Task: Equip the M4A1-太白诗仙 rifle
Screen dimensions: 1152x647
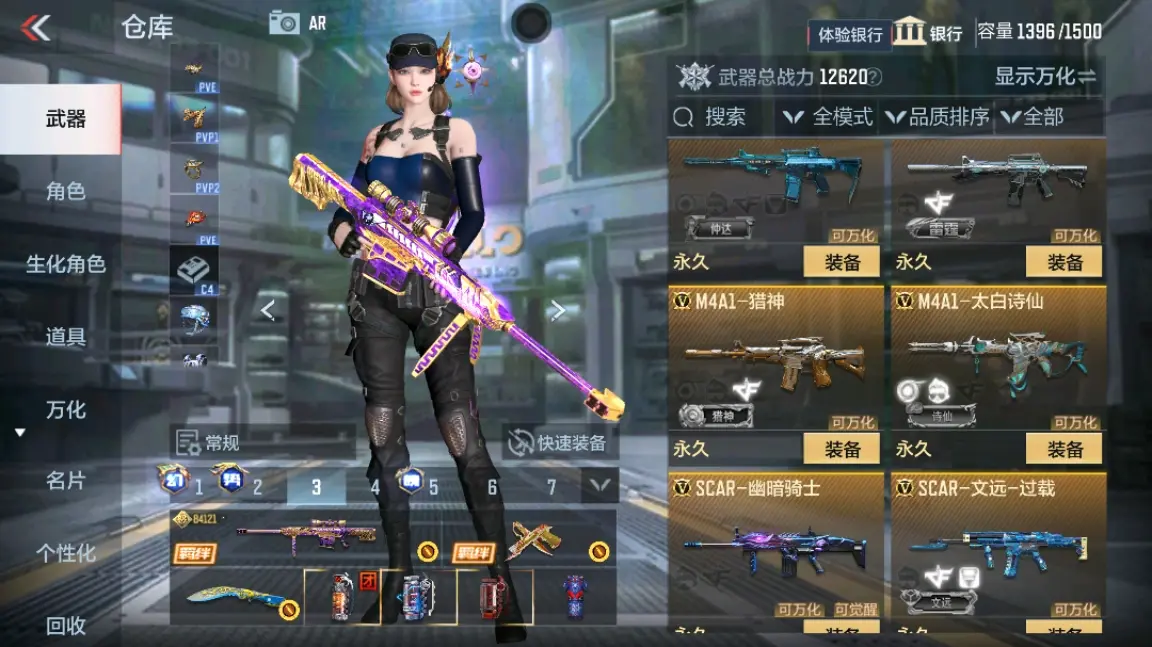Action: tap(1064, 449)
